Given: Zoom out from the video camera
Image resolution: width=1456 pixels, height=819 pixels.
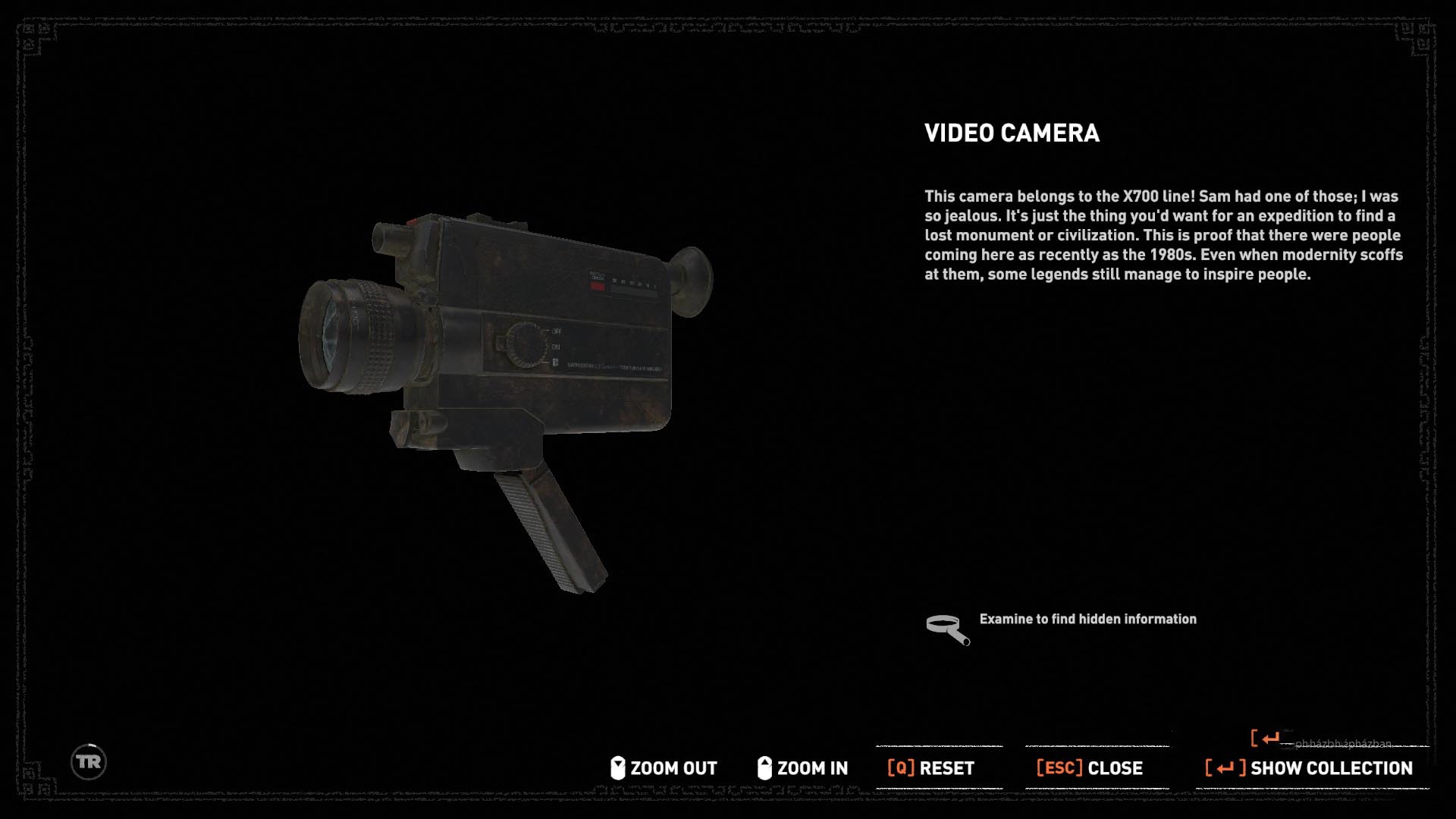Looking at the screenshot, I should pyautogui.click(x=664, y=768).
